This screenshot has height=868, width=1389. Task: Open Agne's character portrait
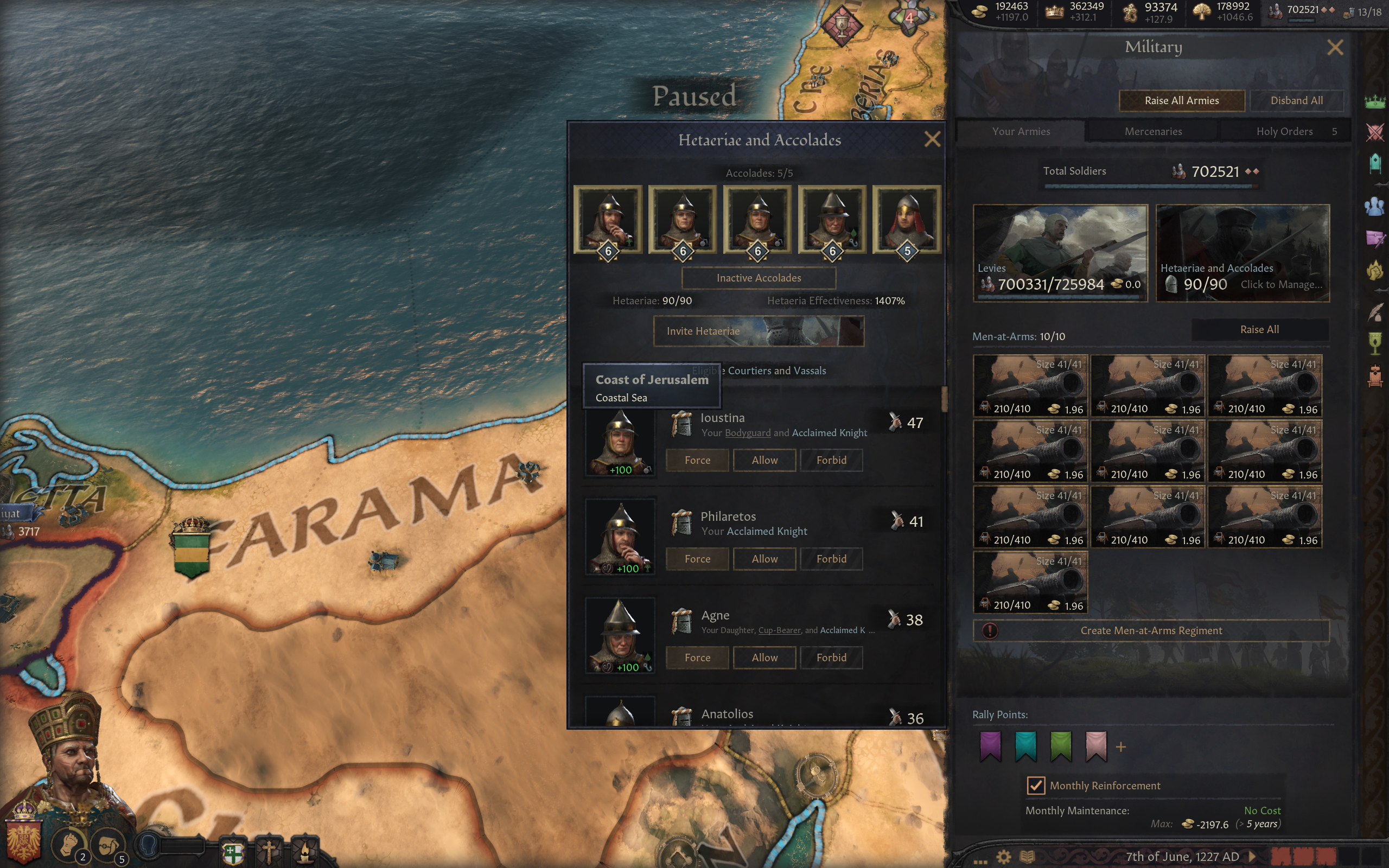620,635
